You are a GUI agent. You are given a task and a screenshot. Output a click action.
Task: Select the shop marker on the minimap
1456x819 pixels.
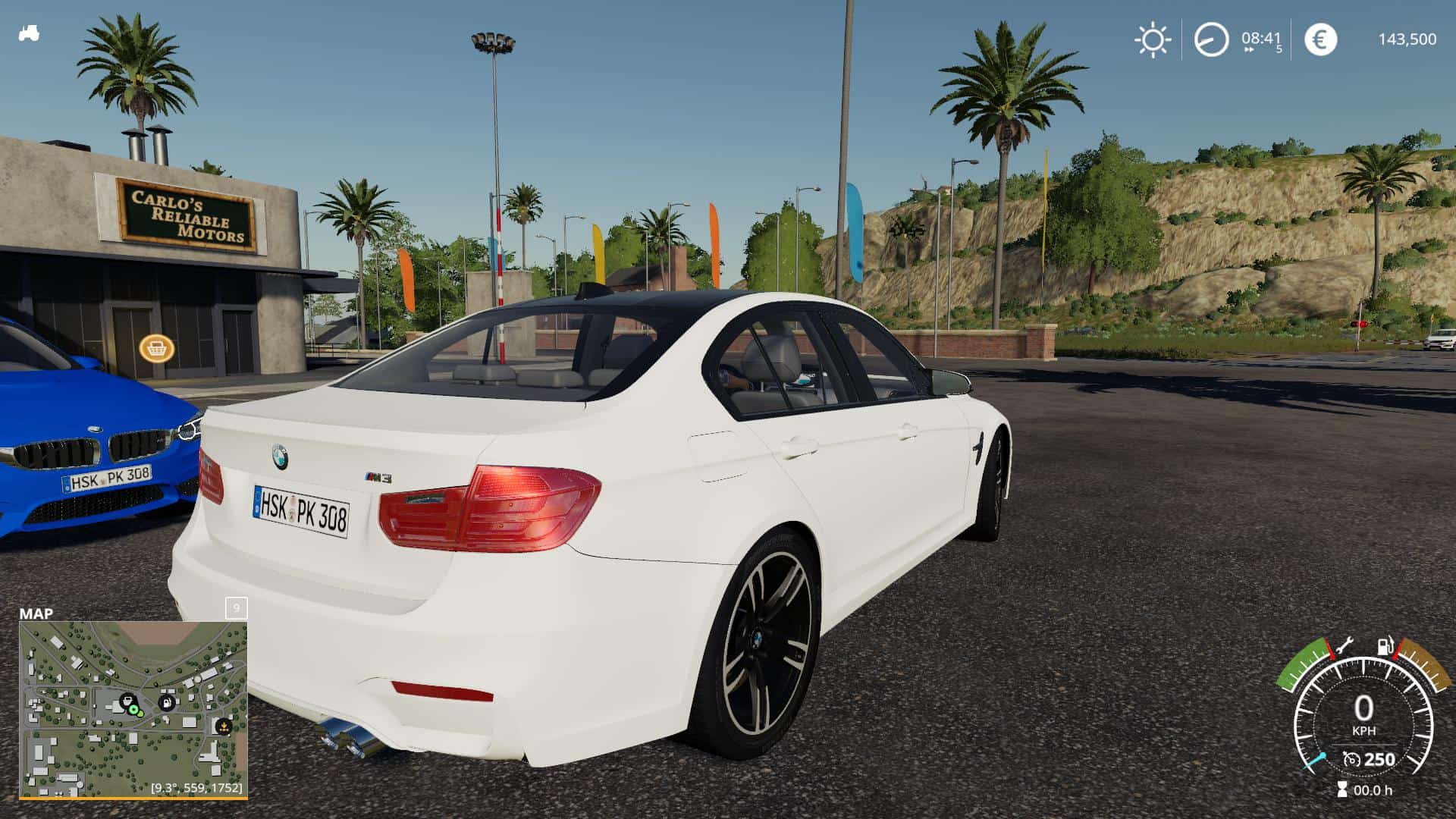point(127,700)
